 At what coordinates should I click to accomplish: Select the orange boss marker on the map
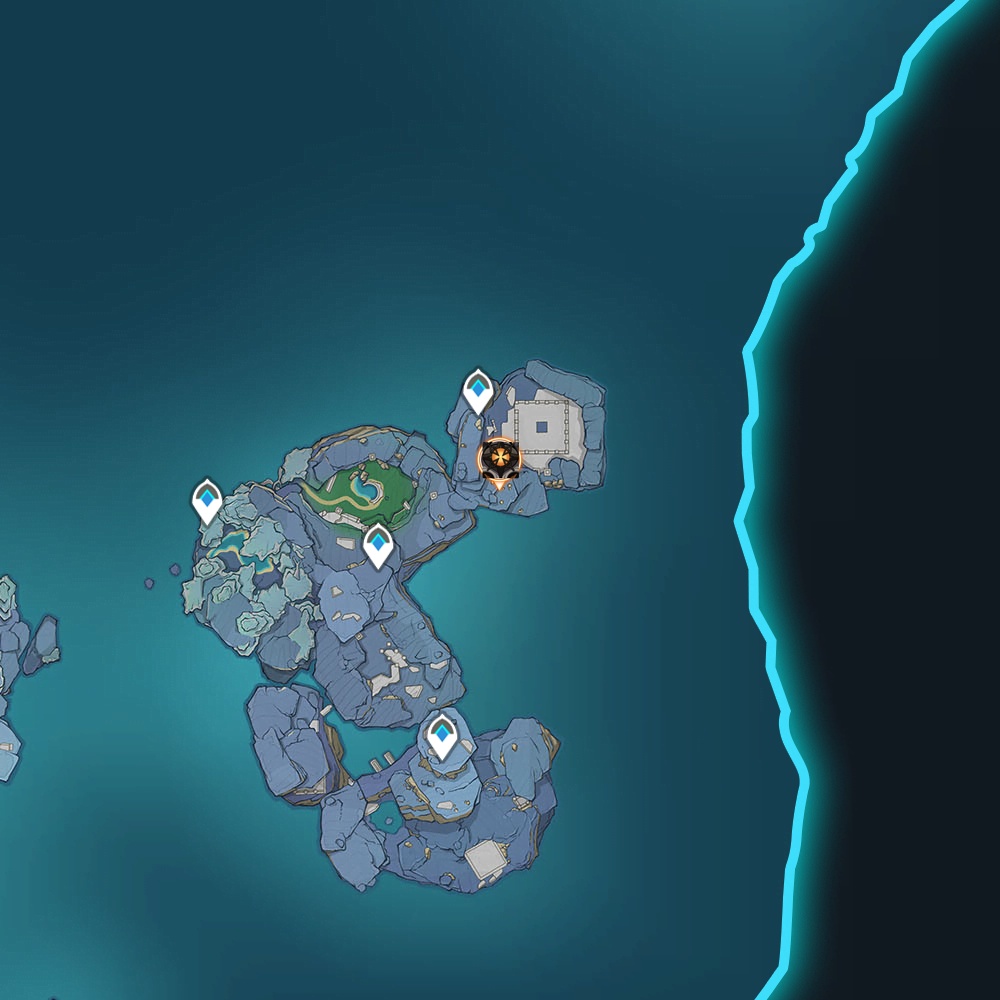pyautogui.click(x=498, y=459)
